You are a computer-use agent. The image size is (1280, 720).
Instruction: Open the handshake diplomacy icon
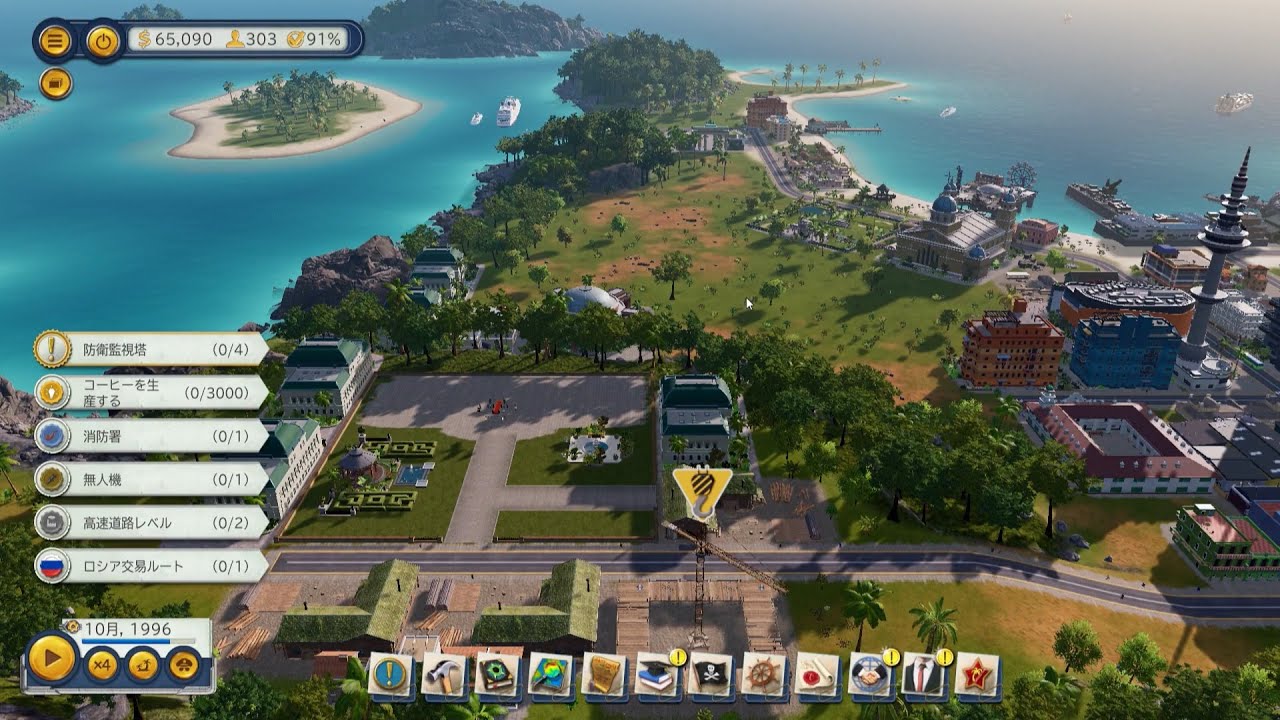871,675
